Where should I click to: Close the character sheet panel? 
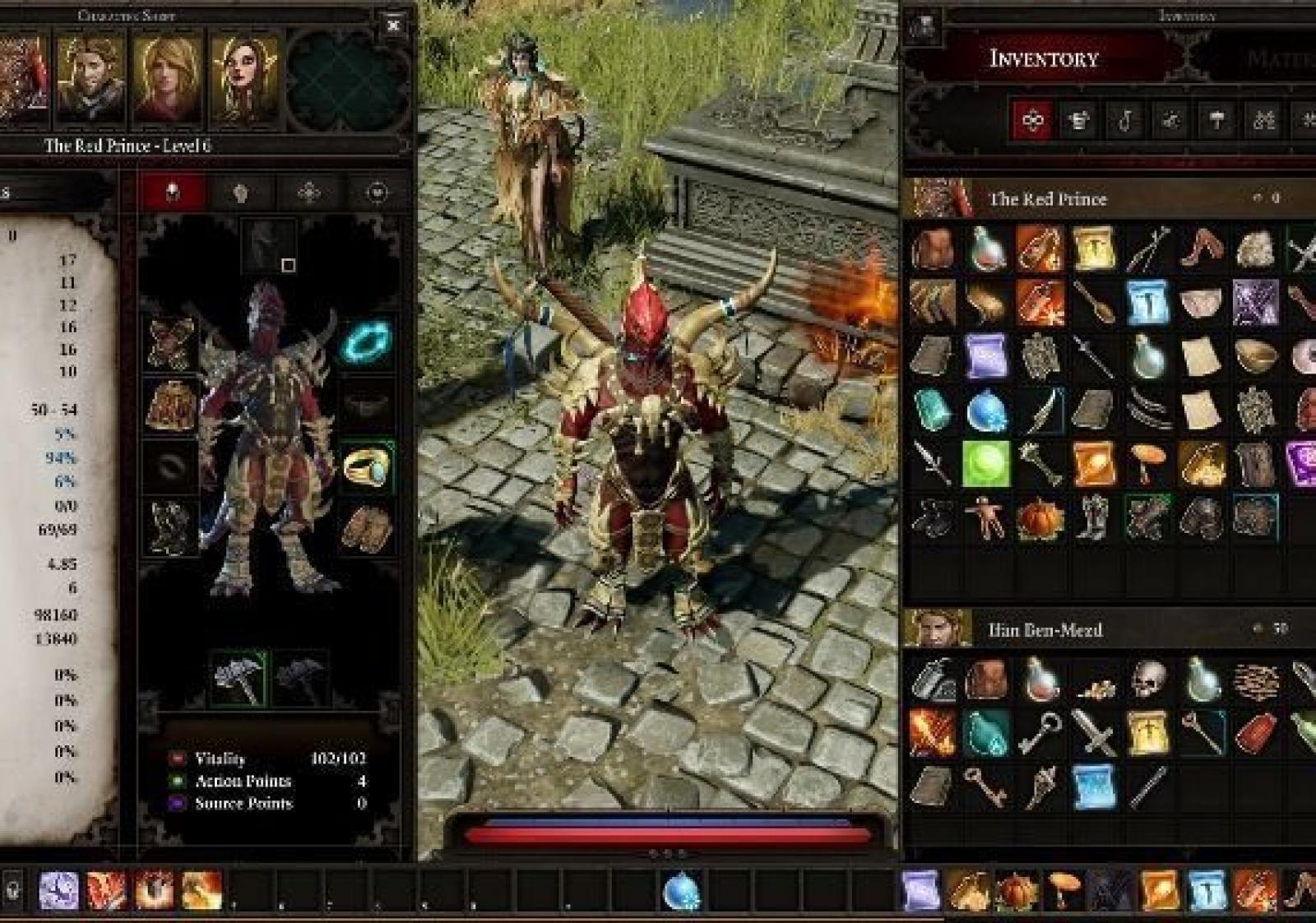(x=393, y=26)
